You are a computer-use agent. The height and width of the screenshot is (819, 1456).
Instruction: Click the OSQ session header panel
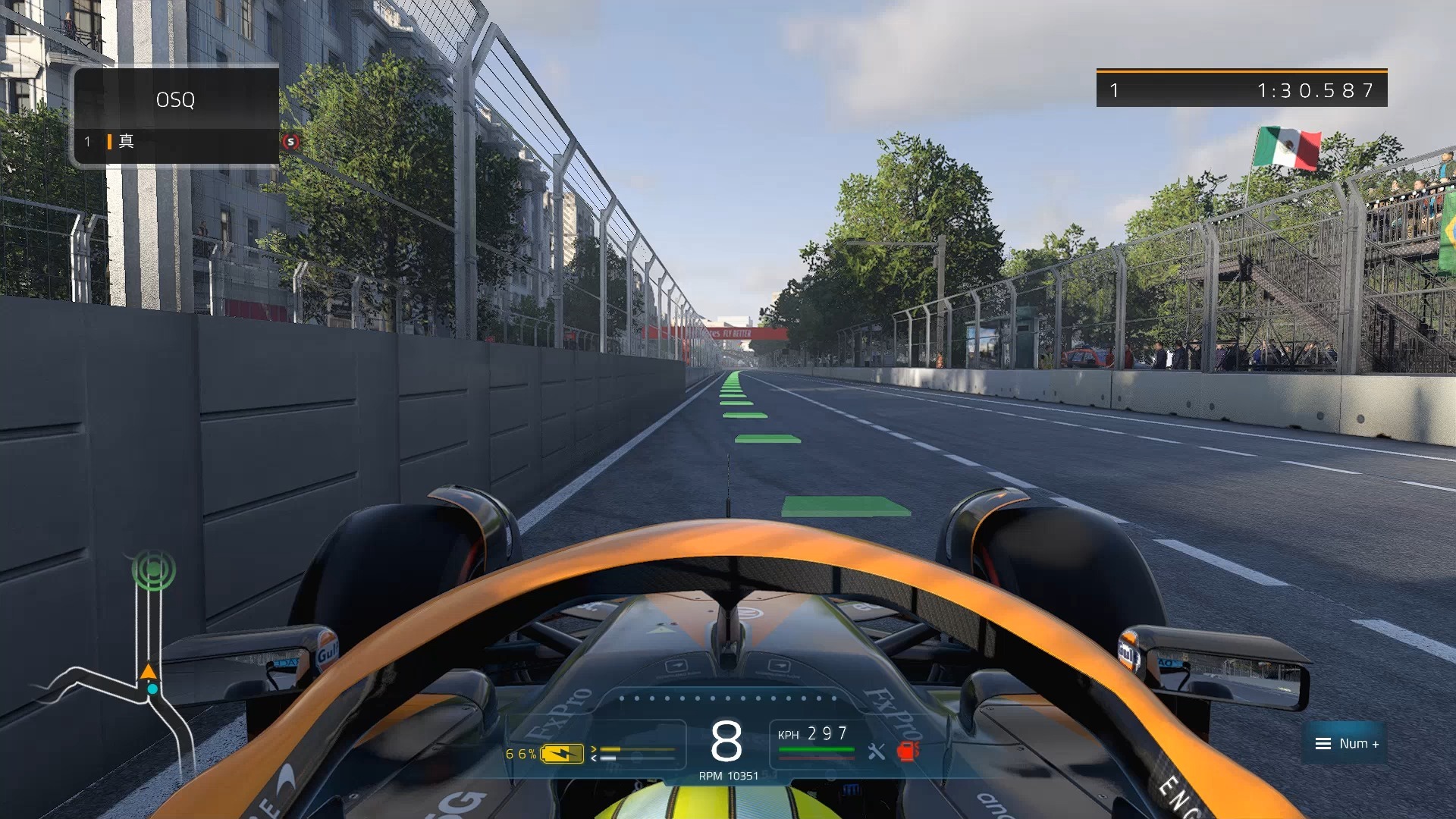[176, 99]
